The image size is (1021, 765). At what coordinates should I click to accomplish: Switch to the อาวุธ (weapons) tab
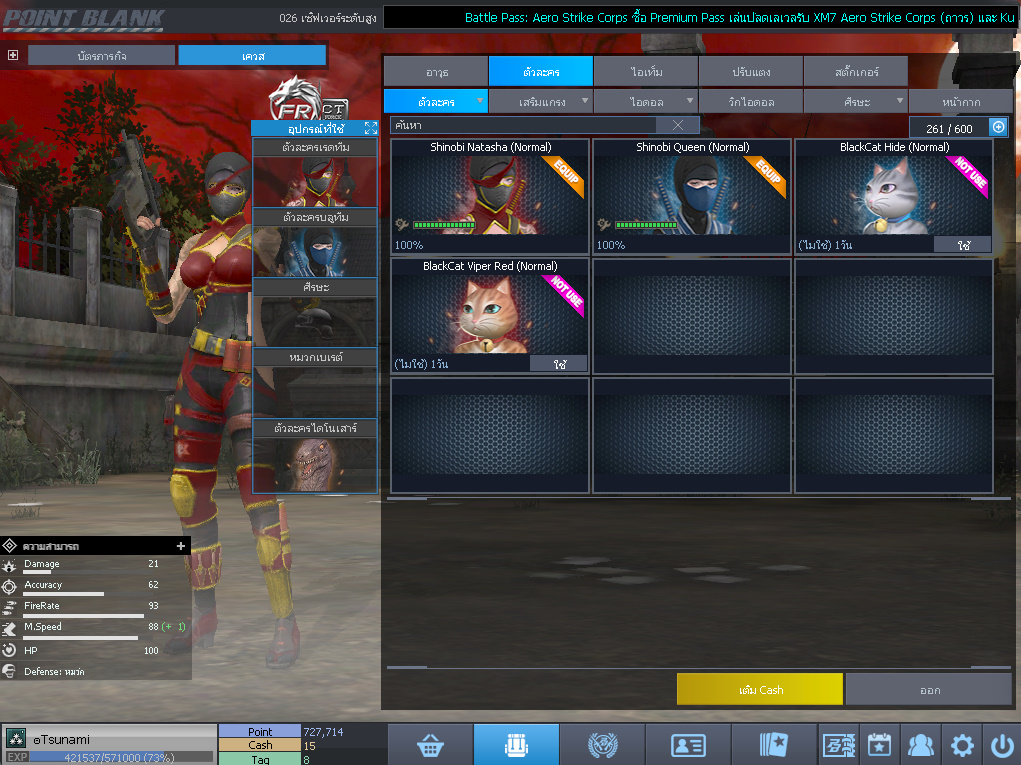coord(436,72)
